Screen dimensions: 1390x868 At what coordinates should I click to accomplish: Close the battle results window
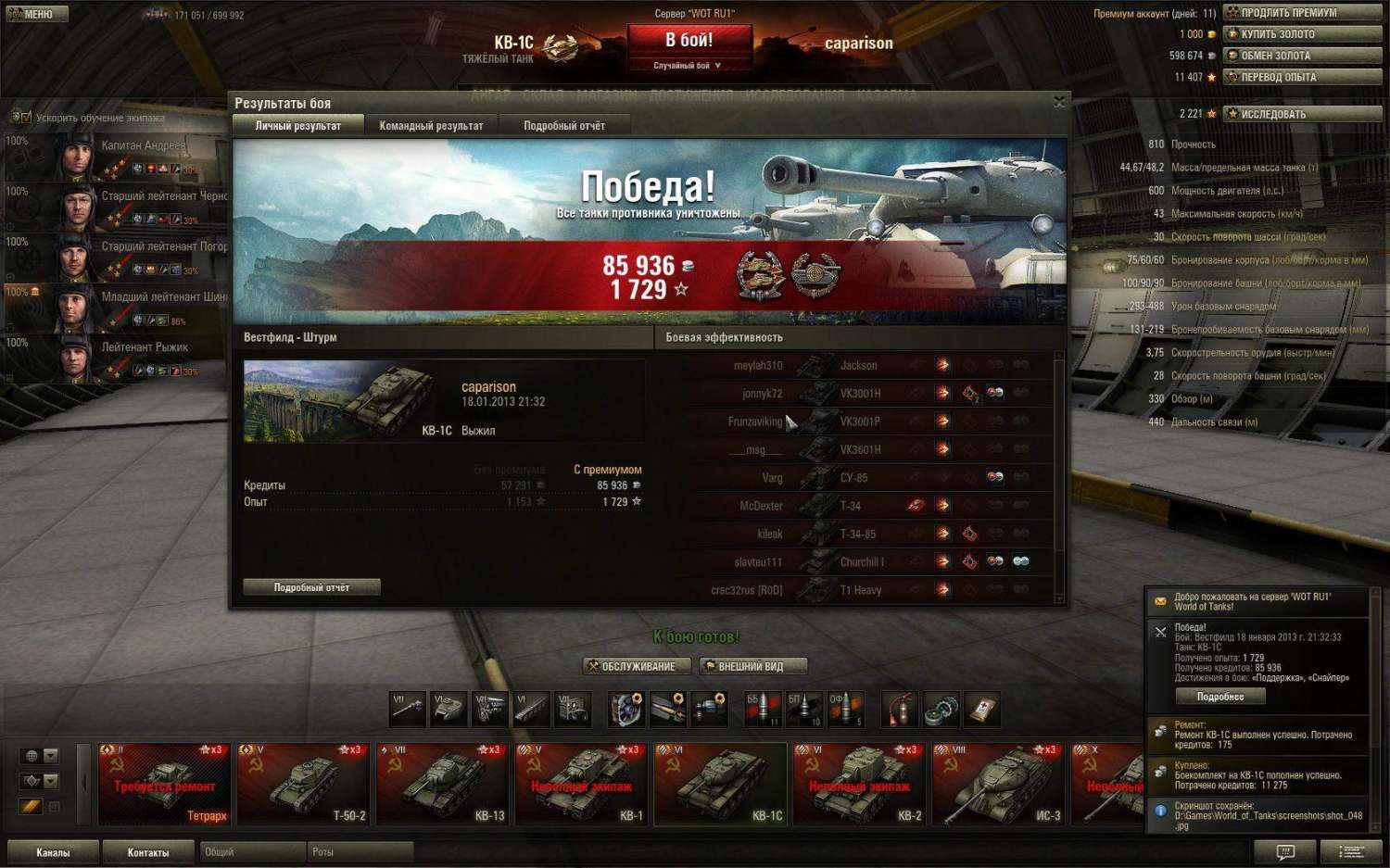pyautogui.click(x=1059, y=102)
